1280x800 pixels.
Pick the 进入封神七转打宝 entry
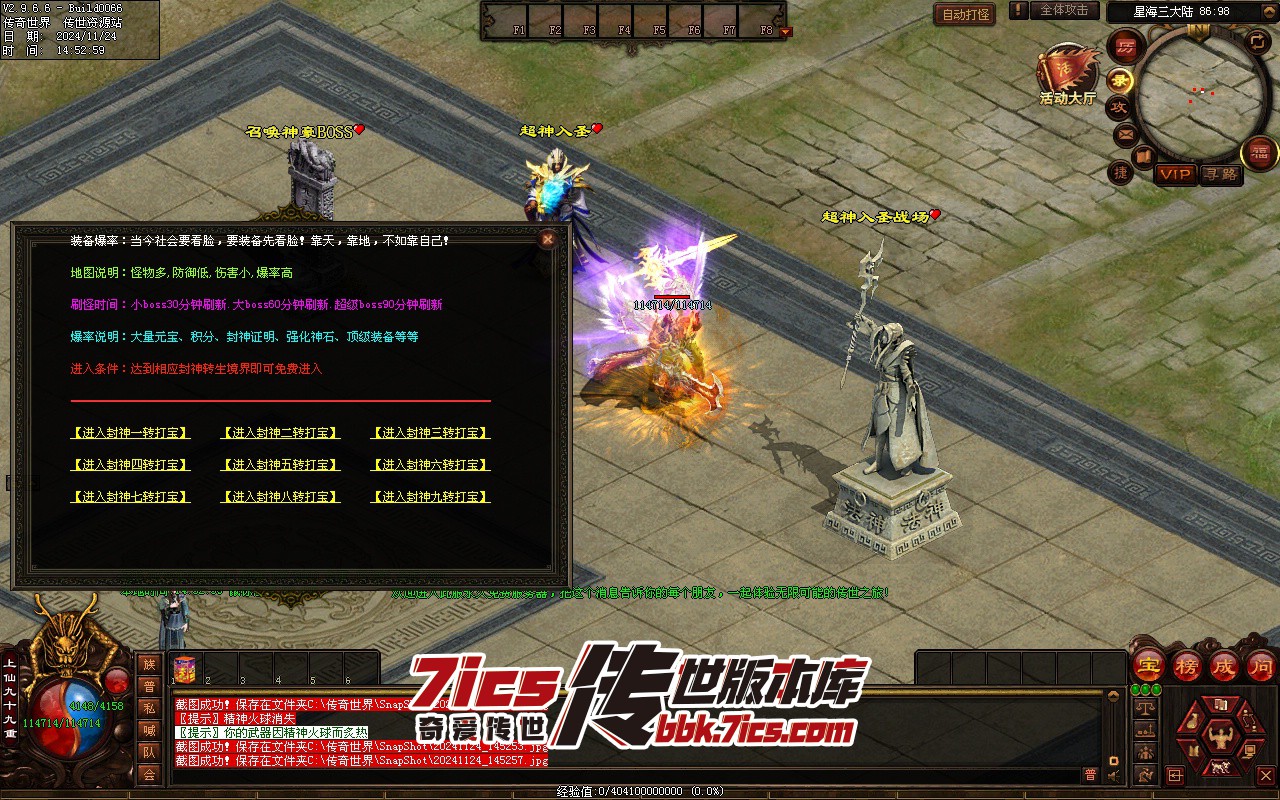point(130,497)
